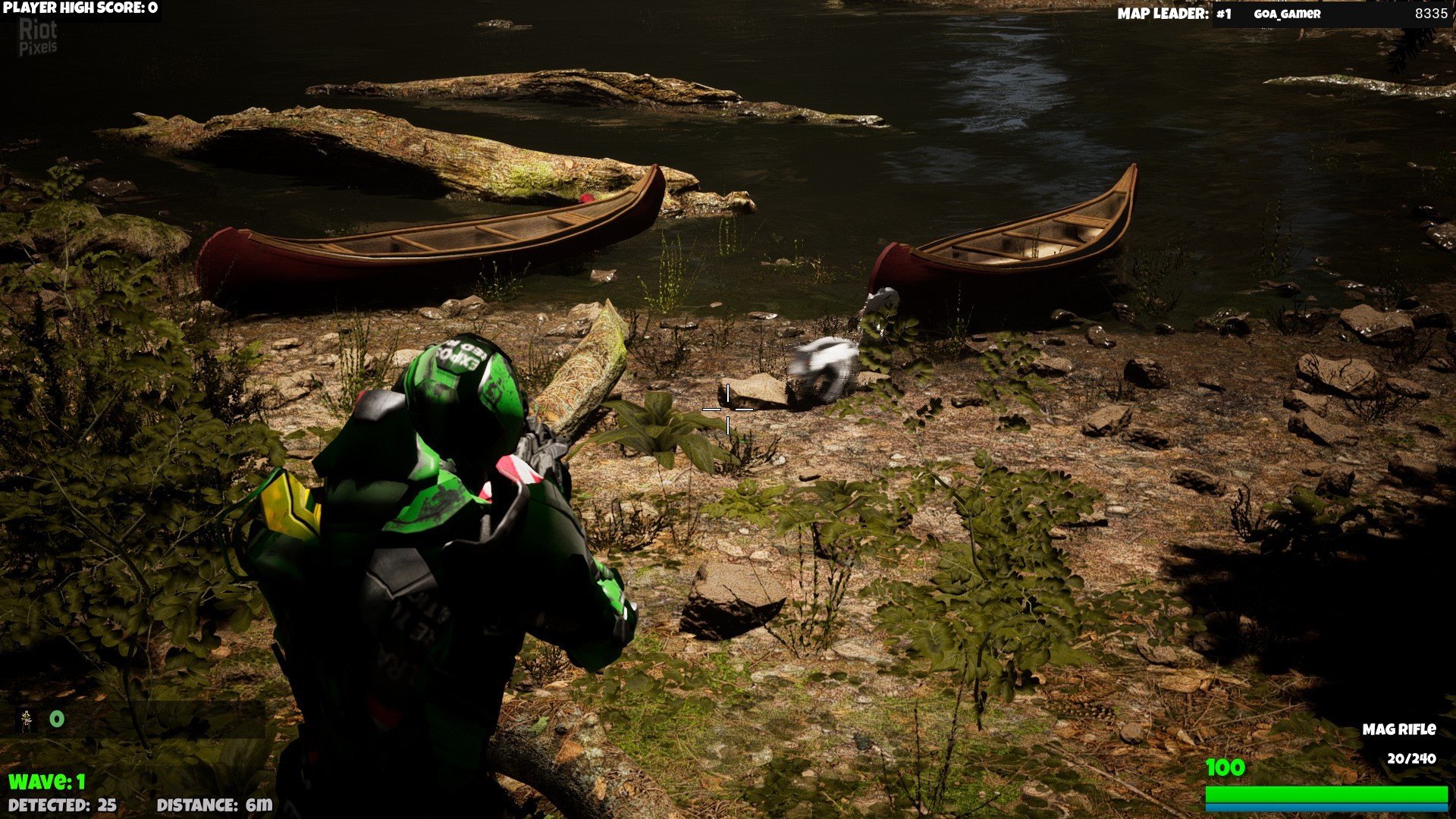Select the GOA_Gamer map leader row

(x=1332, y=14)
